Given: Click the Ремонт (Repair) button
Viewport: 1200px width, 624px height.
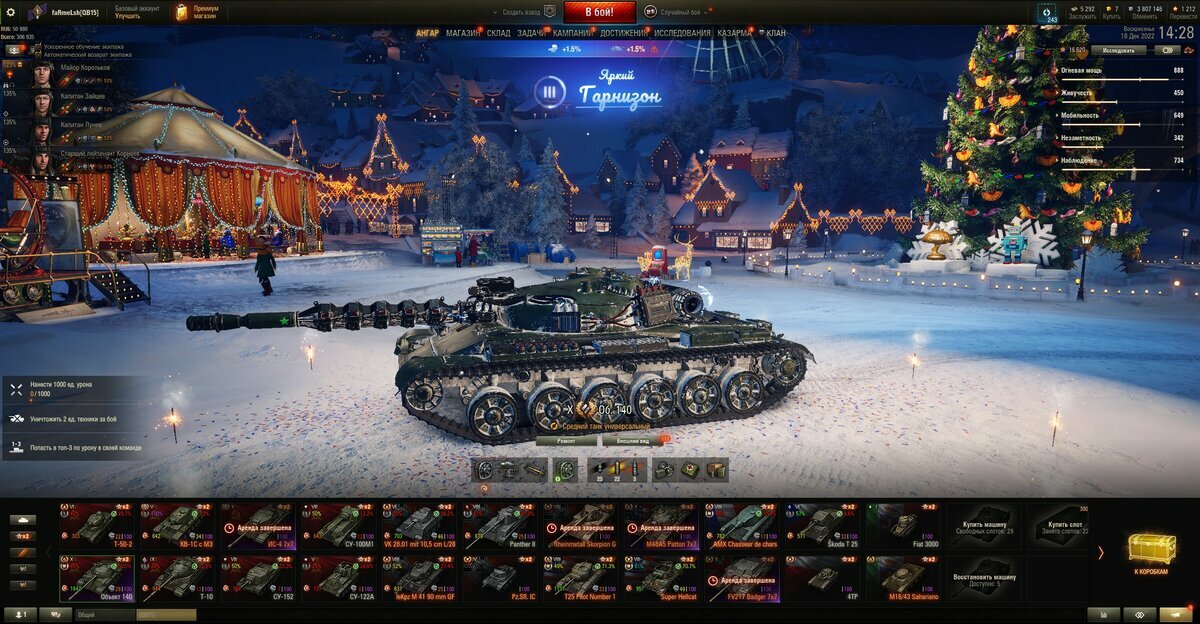Looking at the screenshot, I should (566, 440).
